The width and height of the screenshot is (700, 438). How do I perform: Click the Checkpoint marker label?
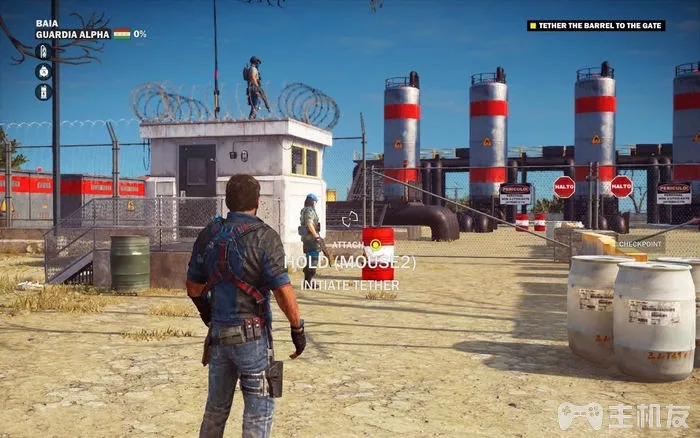pos(641,243)
